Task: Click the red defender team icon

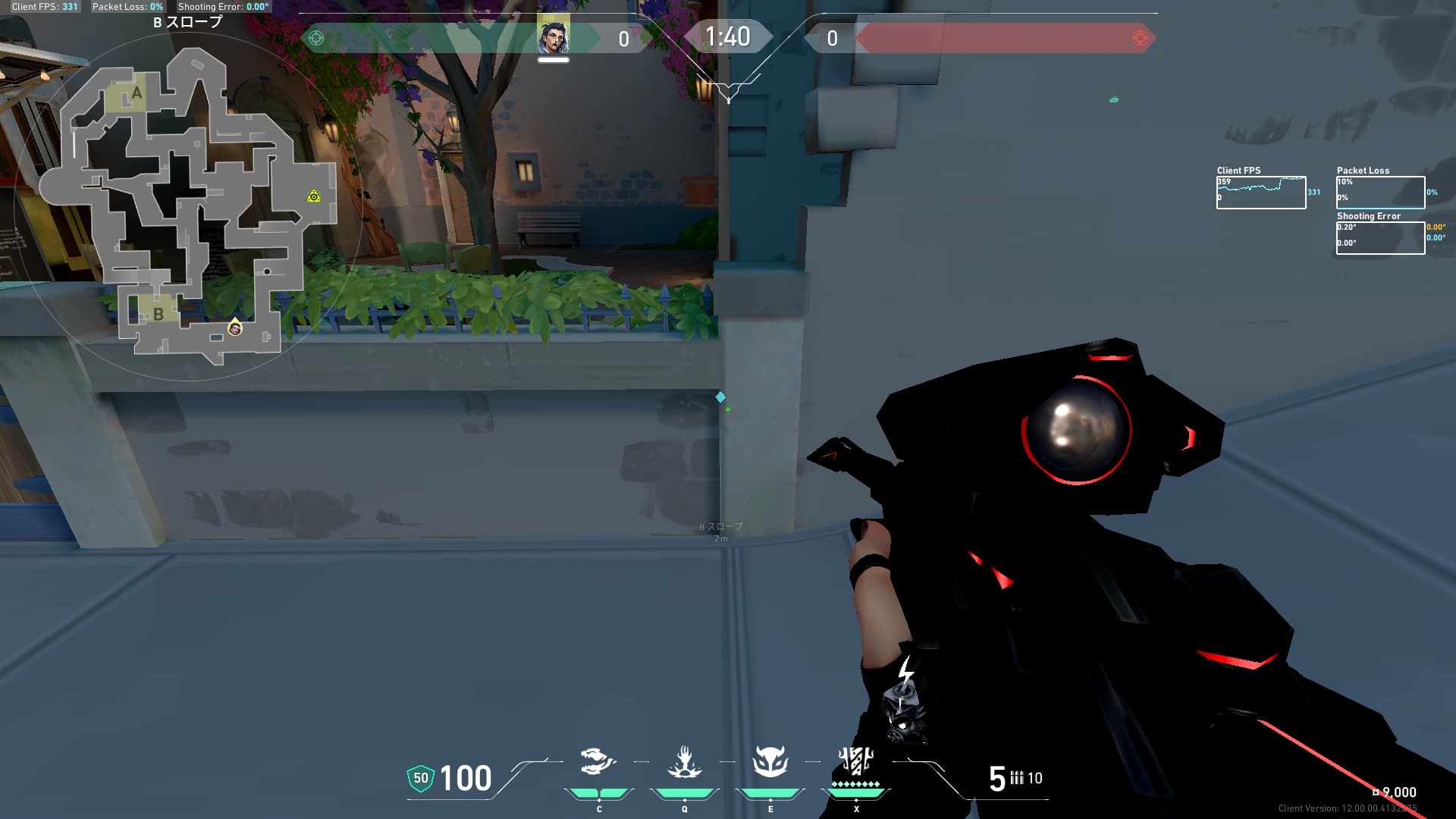Action: (x=1140, y=38)
